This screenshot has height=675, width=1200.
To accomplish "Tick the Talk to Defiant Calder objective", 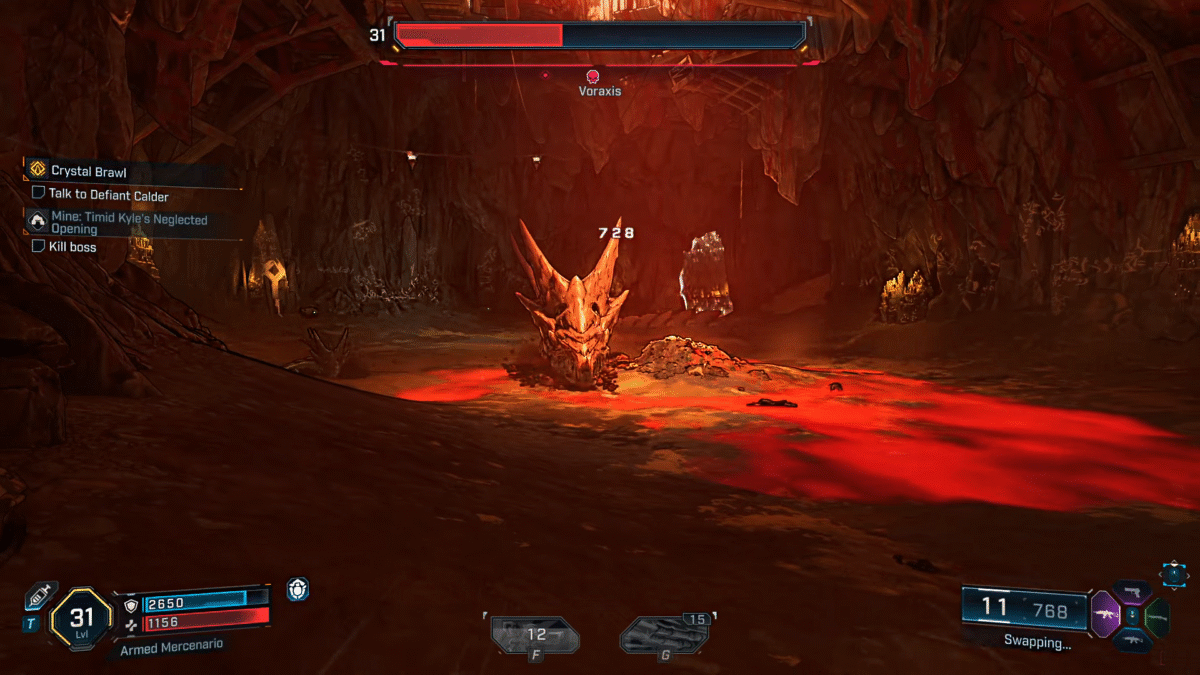I will coord(38,195).
